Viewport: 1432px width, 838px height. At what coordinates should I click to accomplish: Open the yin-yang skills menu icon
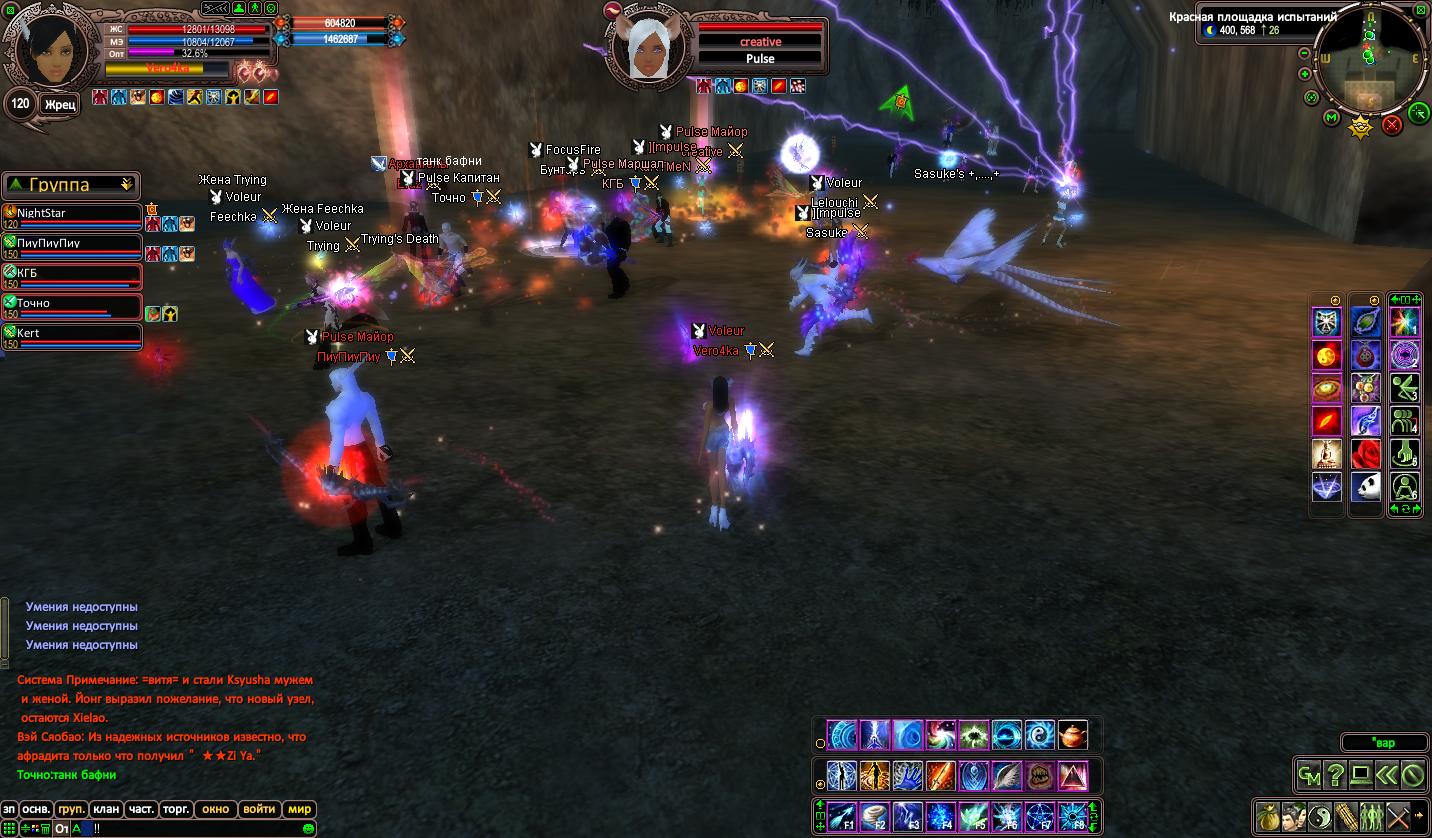click(1320, 816)
